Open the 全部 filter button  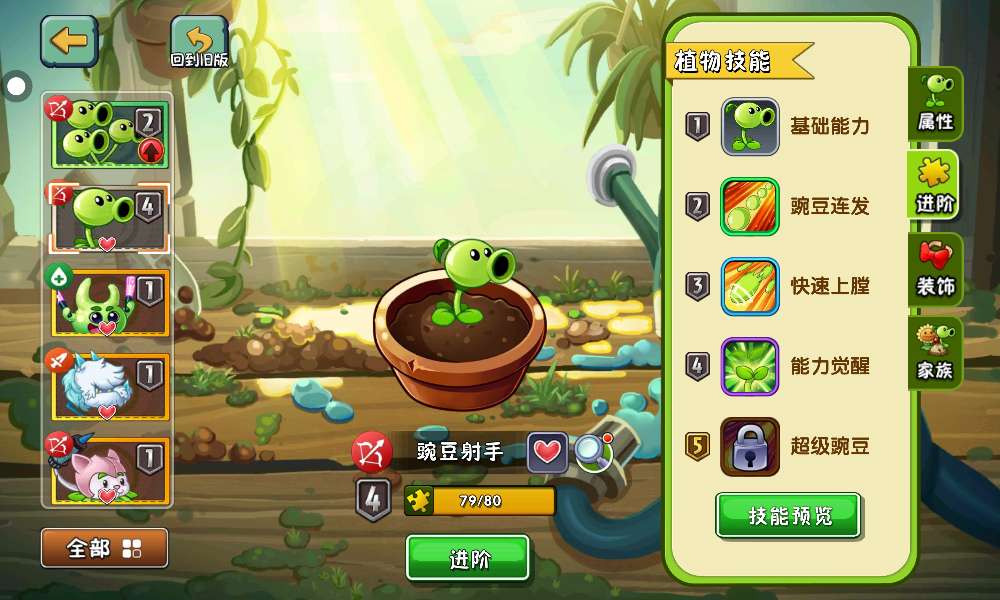pos(104,548)
